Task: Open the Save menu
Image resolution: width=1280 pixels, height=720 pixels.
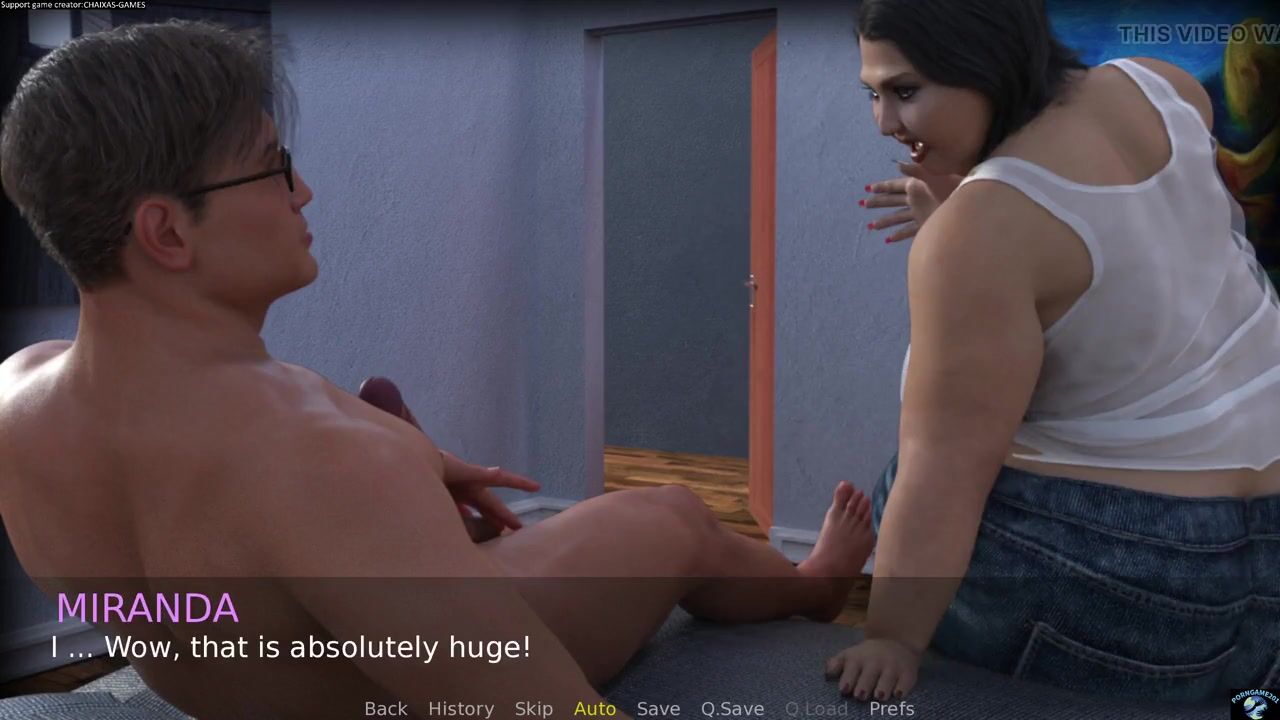Action: coord(658,708)
